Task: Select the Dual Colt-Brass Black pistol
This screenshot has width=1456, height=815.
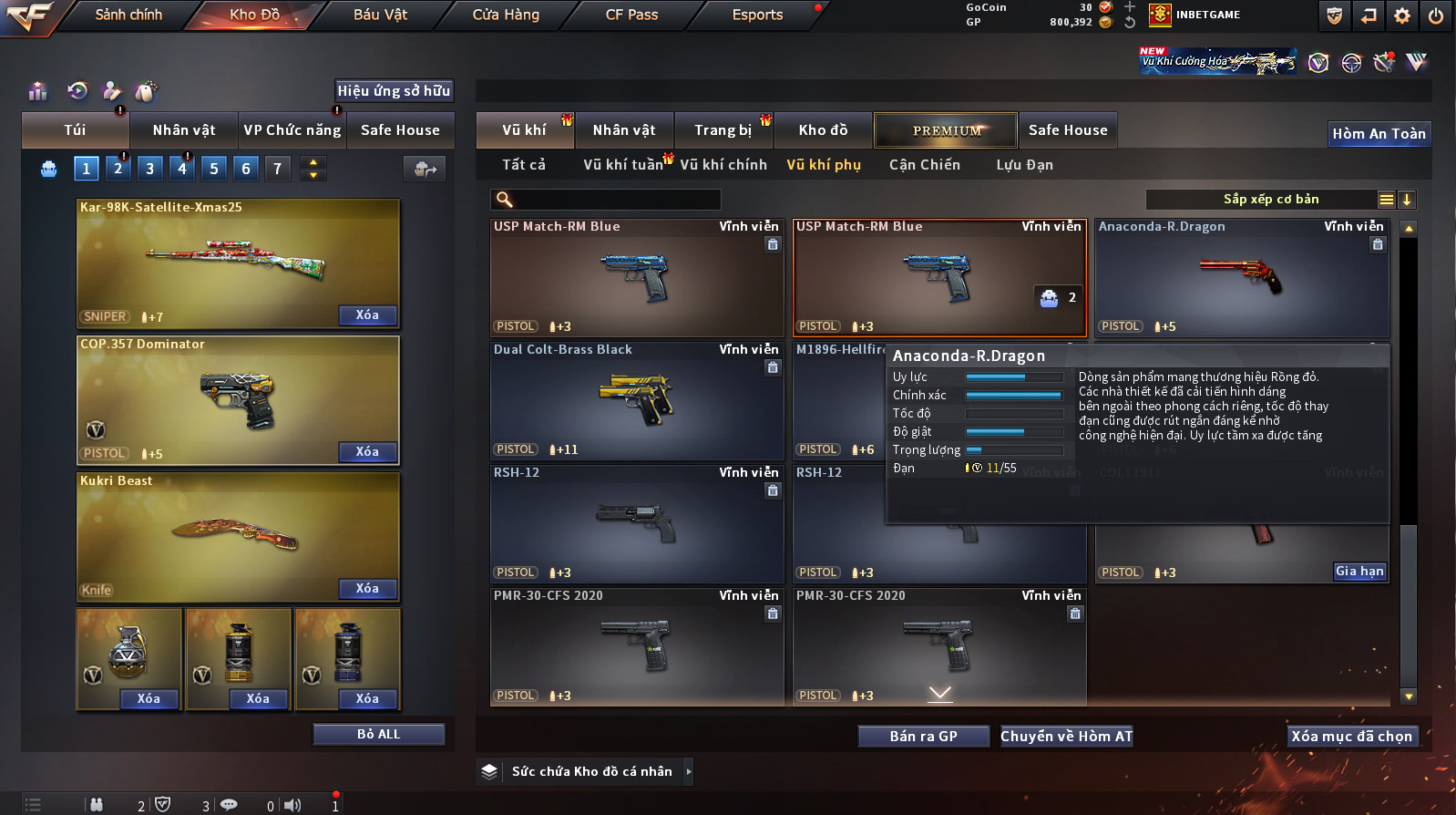Action: [637, 401]
